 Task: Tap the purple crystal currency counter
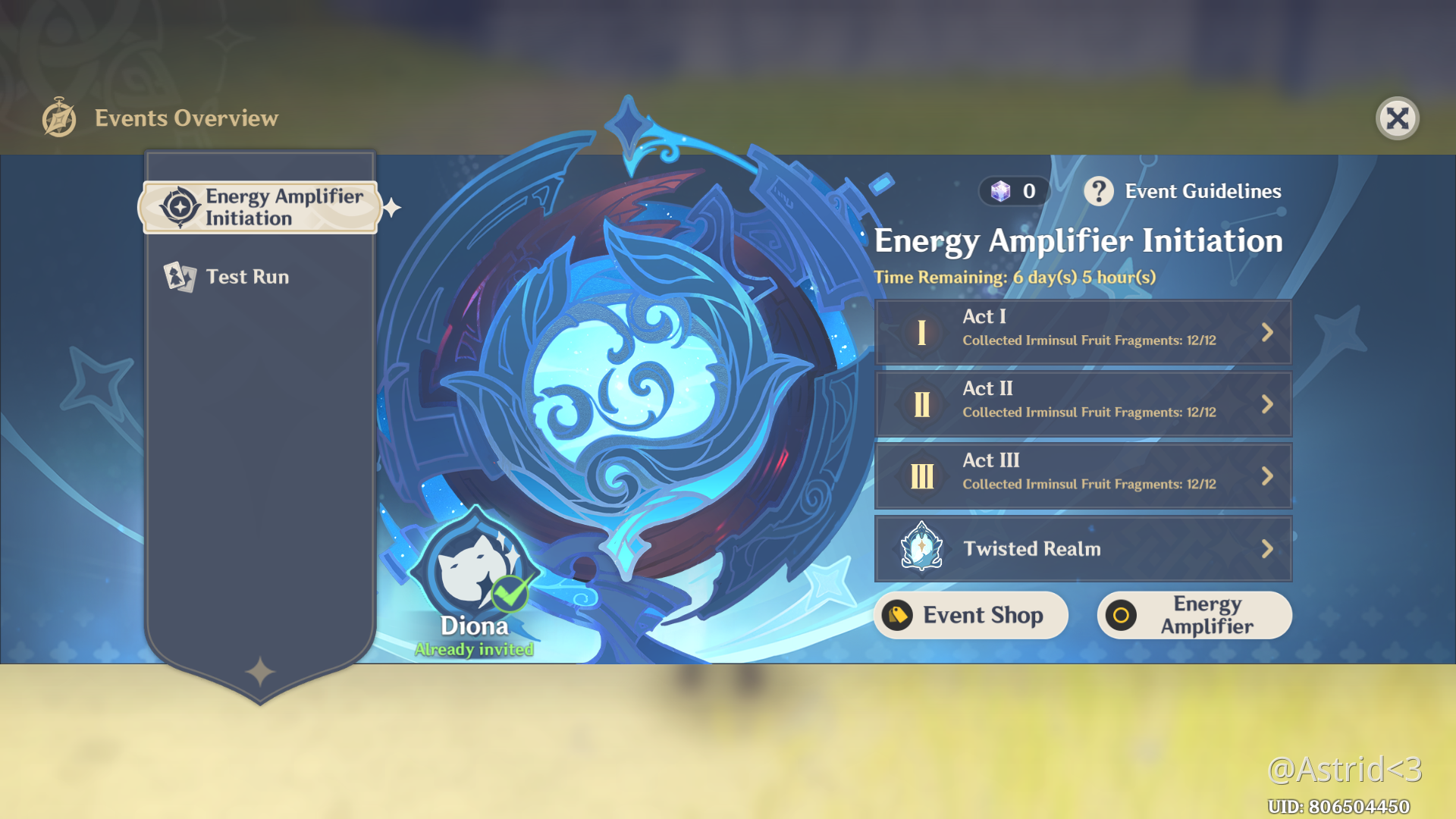coord(1014,191)
